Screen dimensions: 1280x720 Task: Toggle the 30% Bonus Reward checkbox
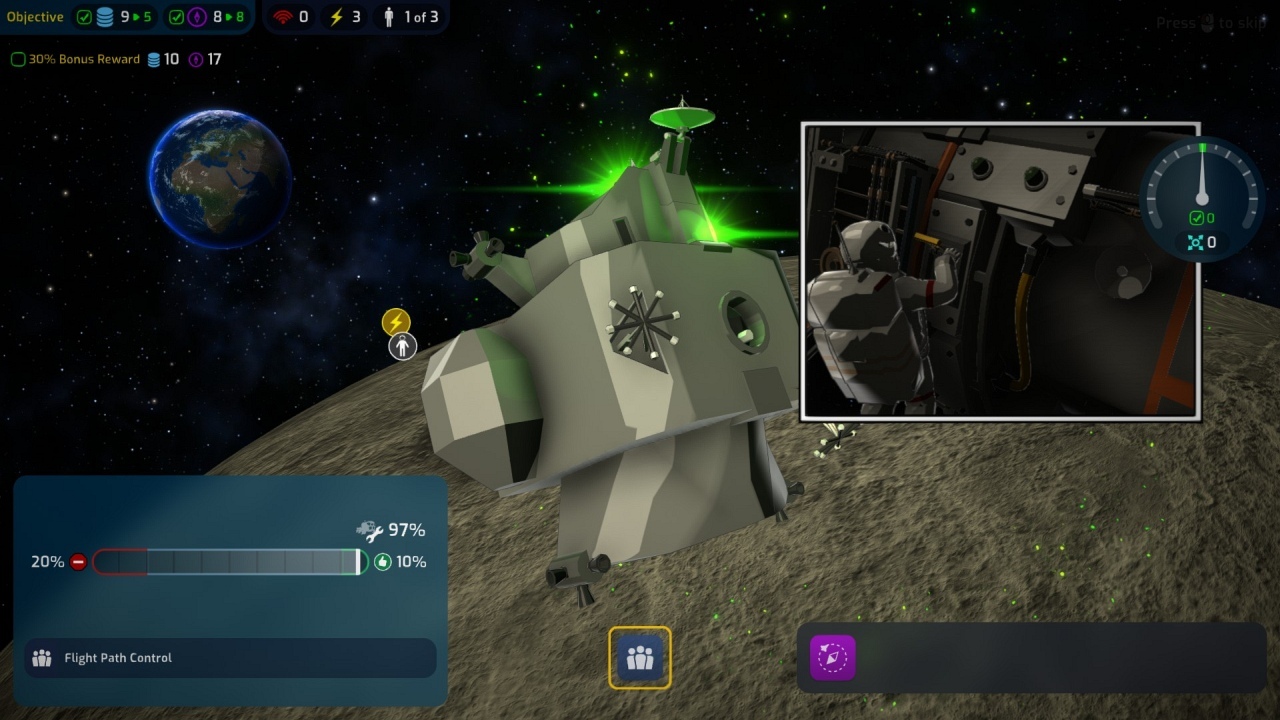[18, 60]
